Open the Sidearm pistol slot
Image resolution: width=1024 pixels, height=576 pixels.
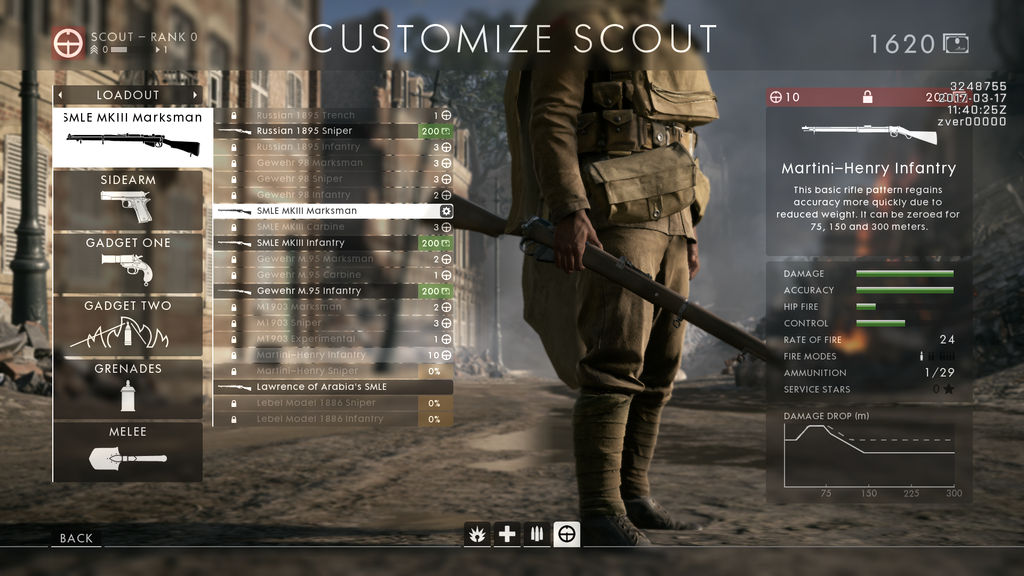(x=128, y=200)
